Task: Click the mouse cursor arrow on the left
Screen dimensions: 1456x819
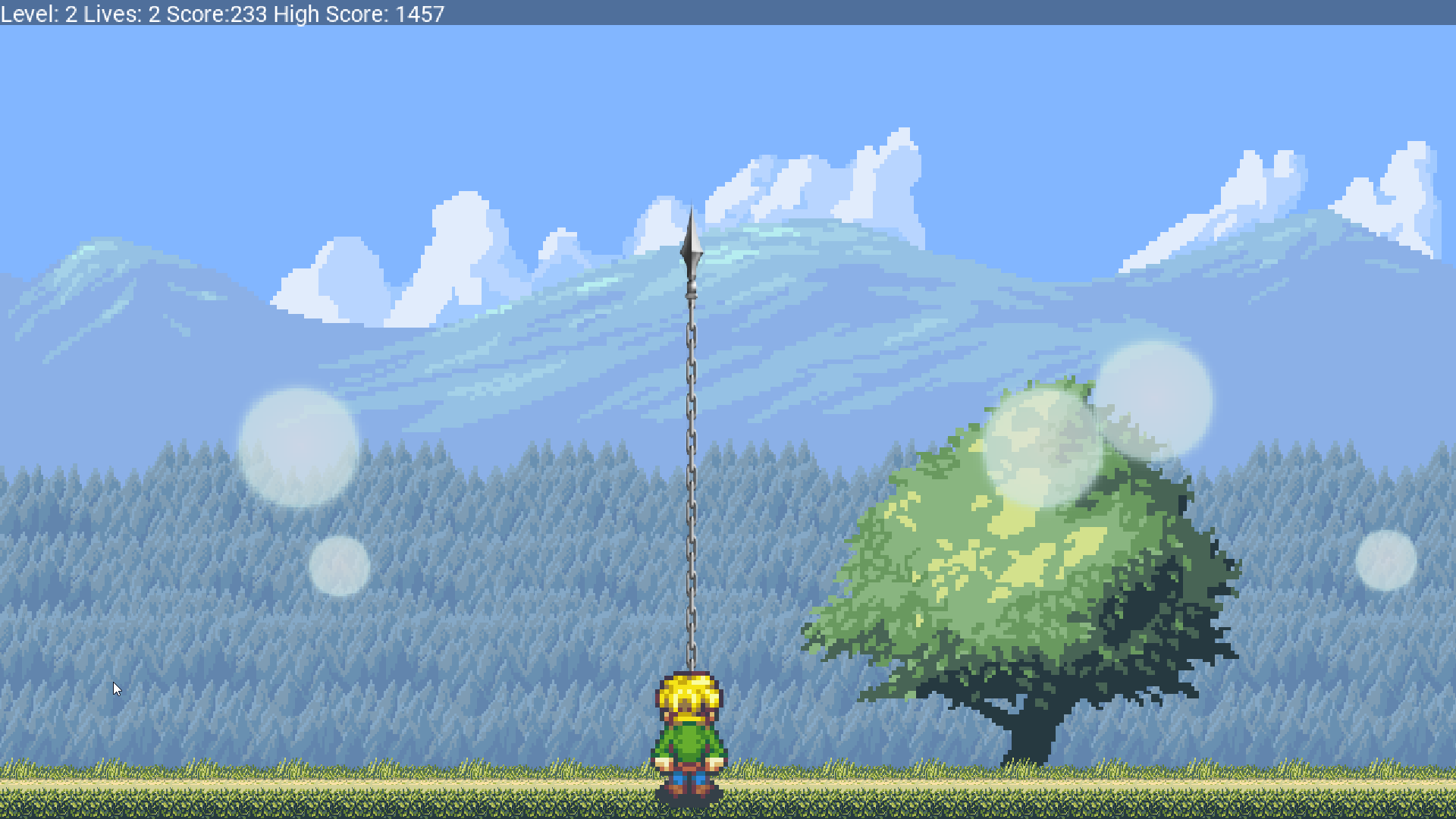Action: click(118, 688)
